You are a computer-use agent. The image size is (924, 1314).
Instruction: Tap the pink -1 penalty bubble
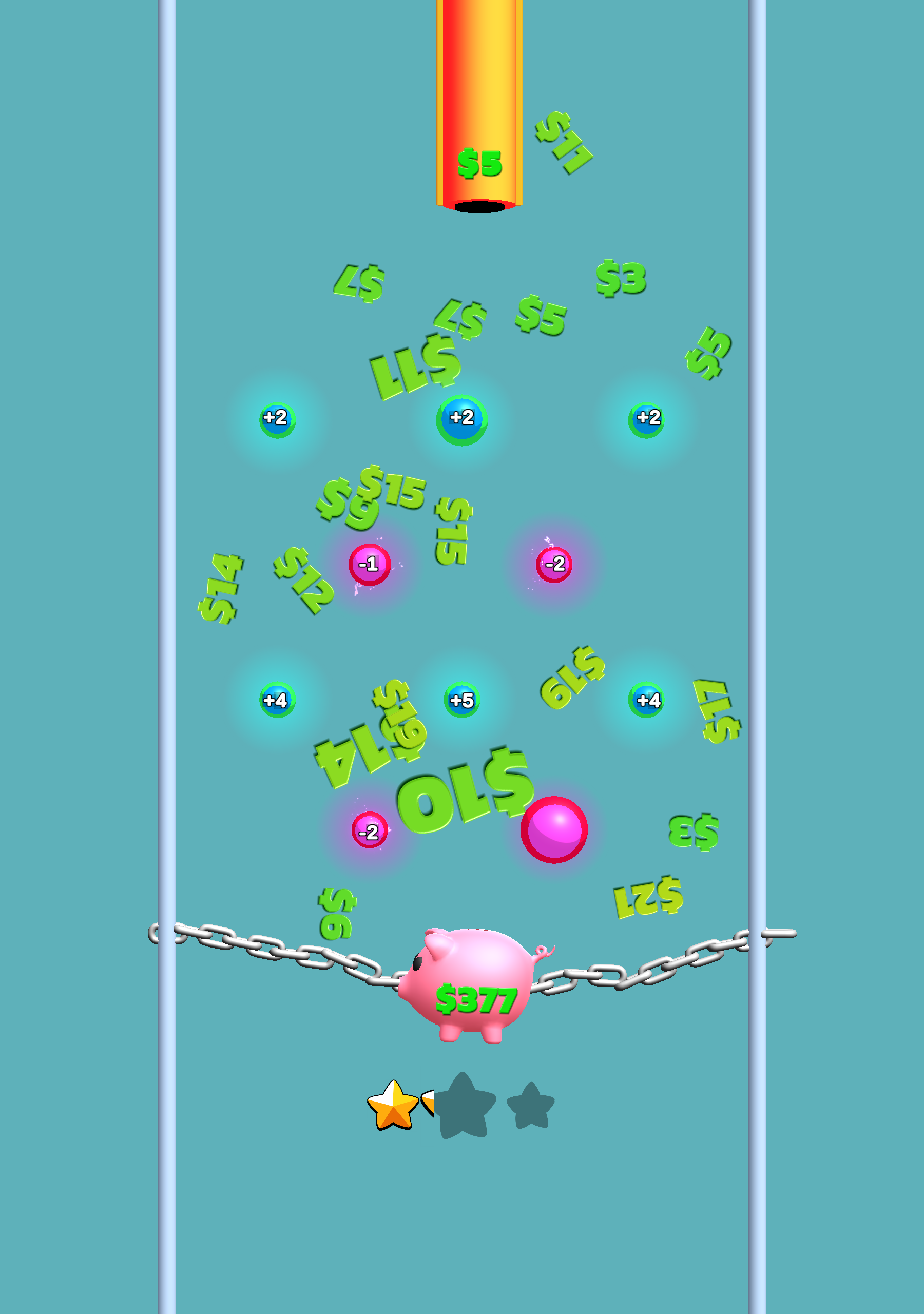369,563
